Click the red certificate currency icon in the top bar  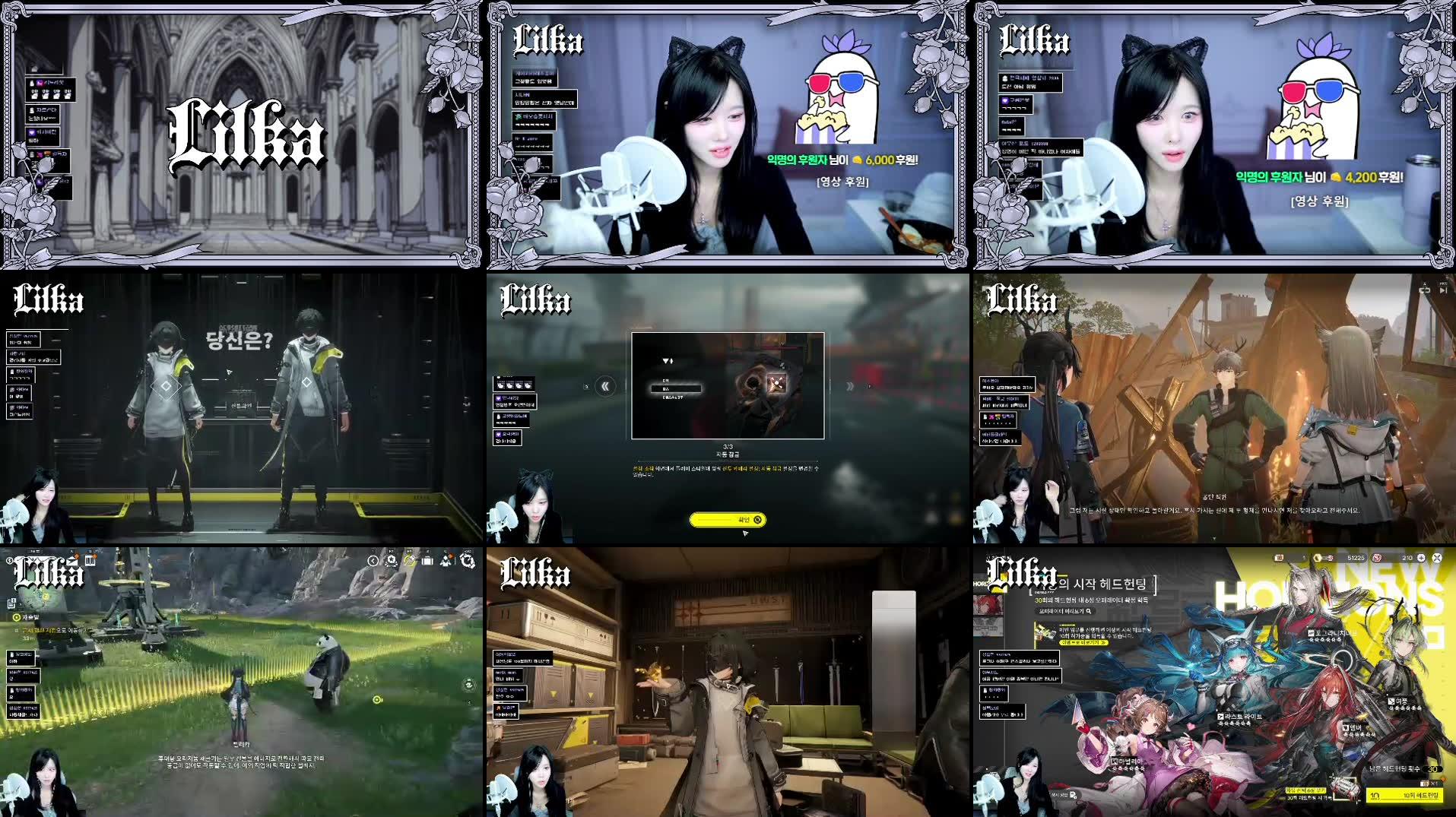coord(1377,558)
